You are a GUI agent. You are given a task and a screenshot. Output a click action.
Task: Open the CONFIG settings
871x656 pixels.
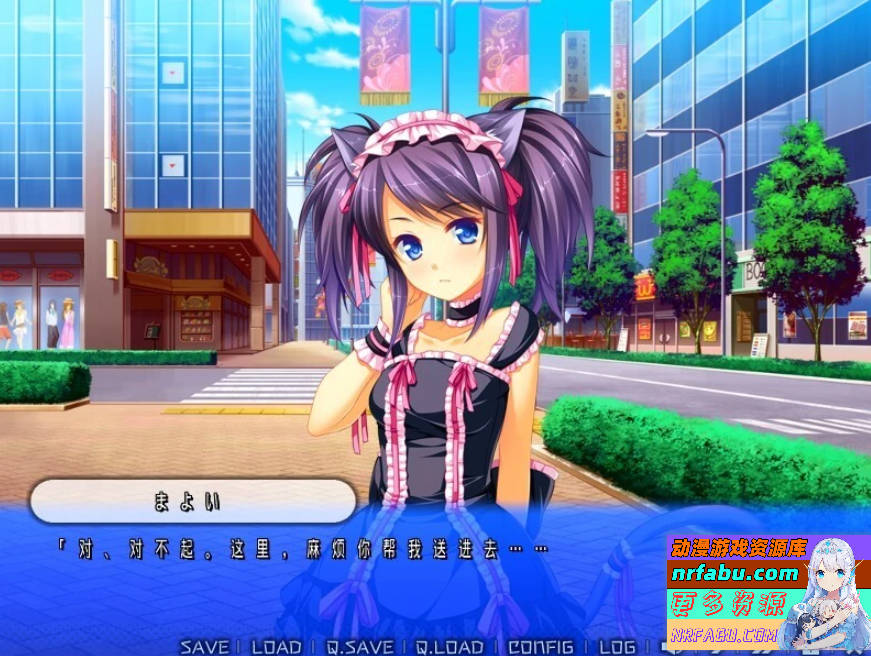point(541,647)
